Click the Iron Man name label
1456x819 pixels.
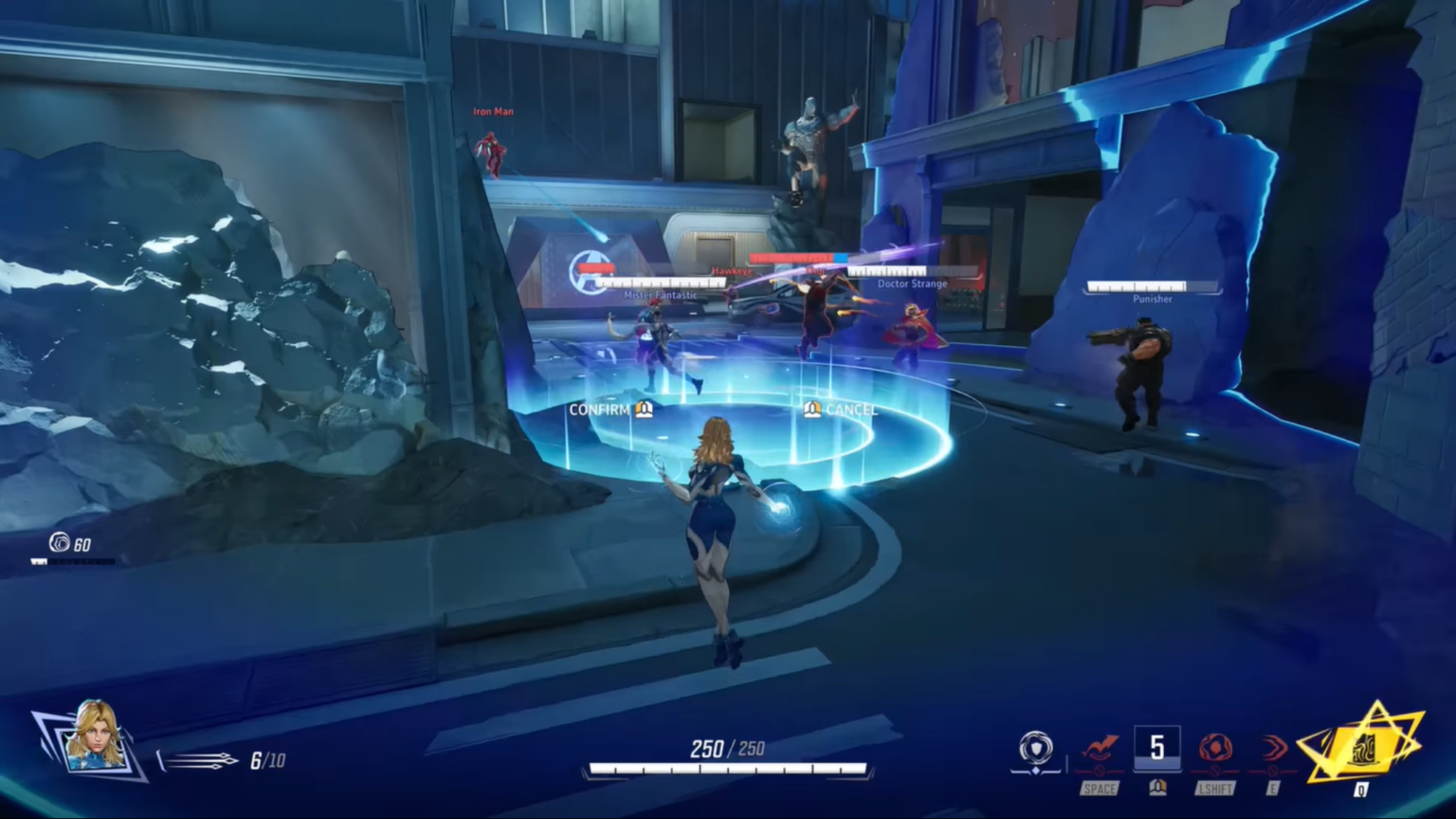point(493,111)
